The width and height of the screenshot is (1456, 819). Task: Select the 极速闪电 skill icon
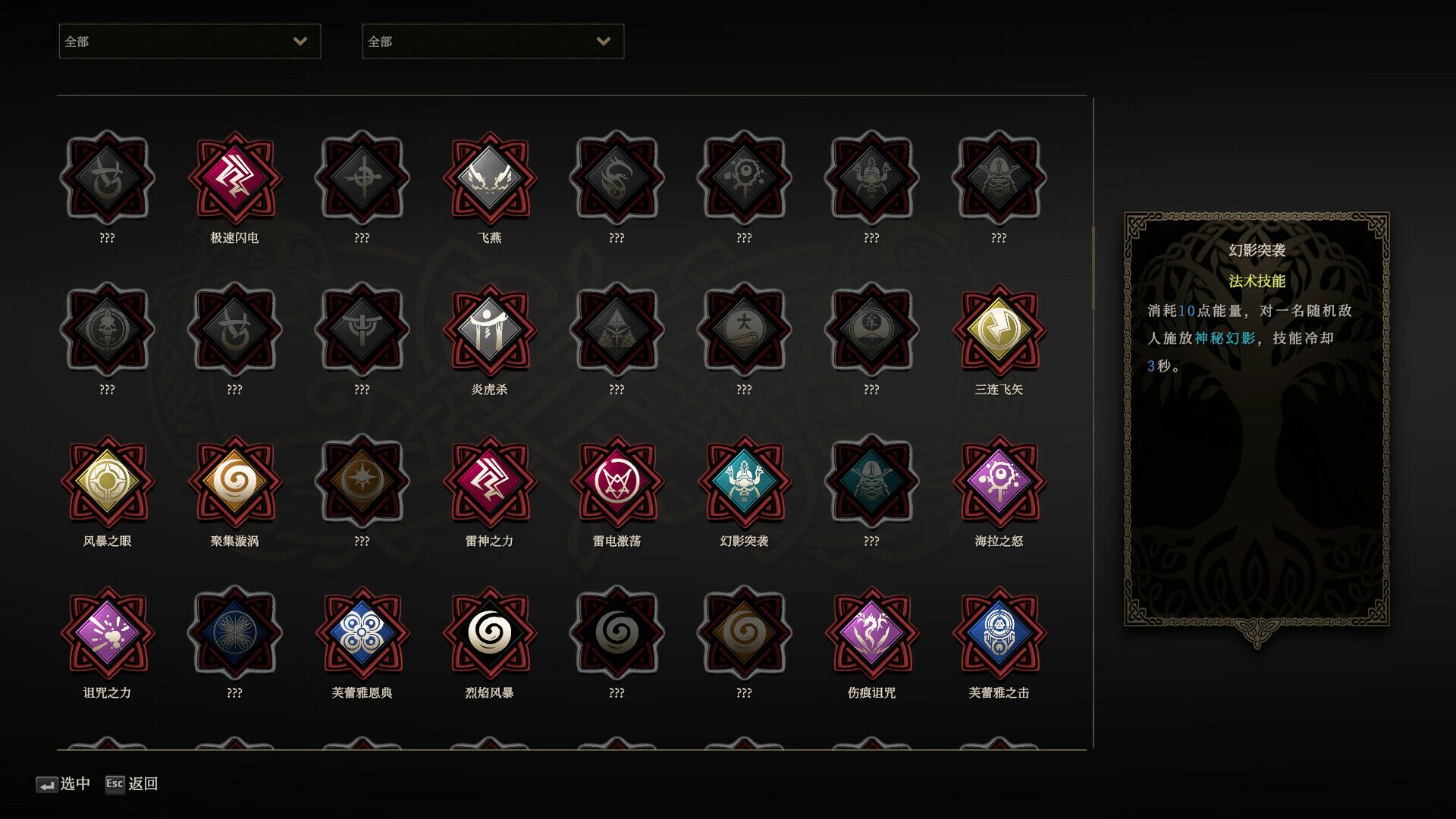pos(234,178)
